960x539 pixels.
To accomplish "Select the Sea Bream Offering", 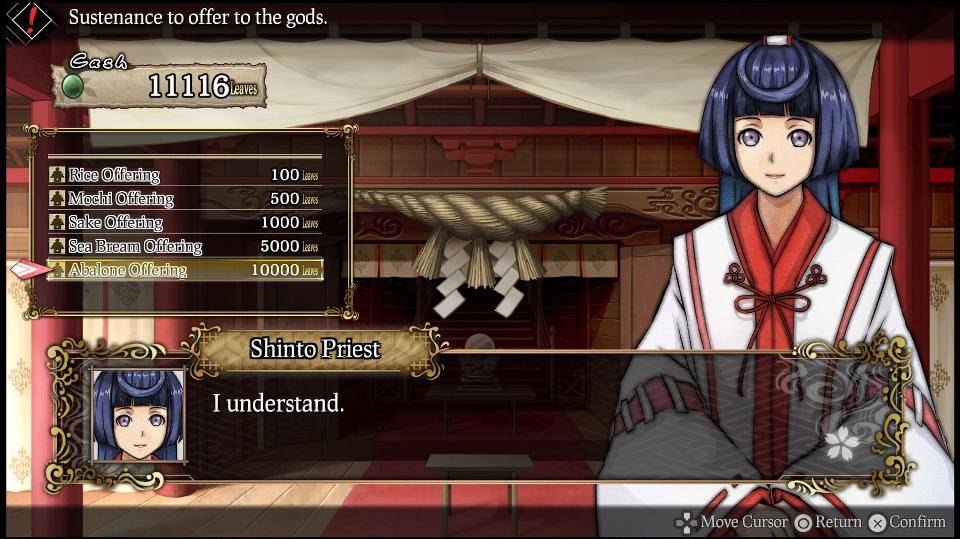I will (x=185, y=246).
